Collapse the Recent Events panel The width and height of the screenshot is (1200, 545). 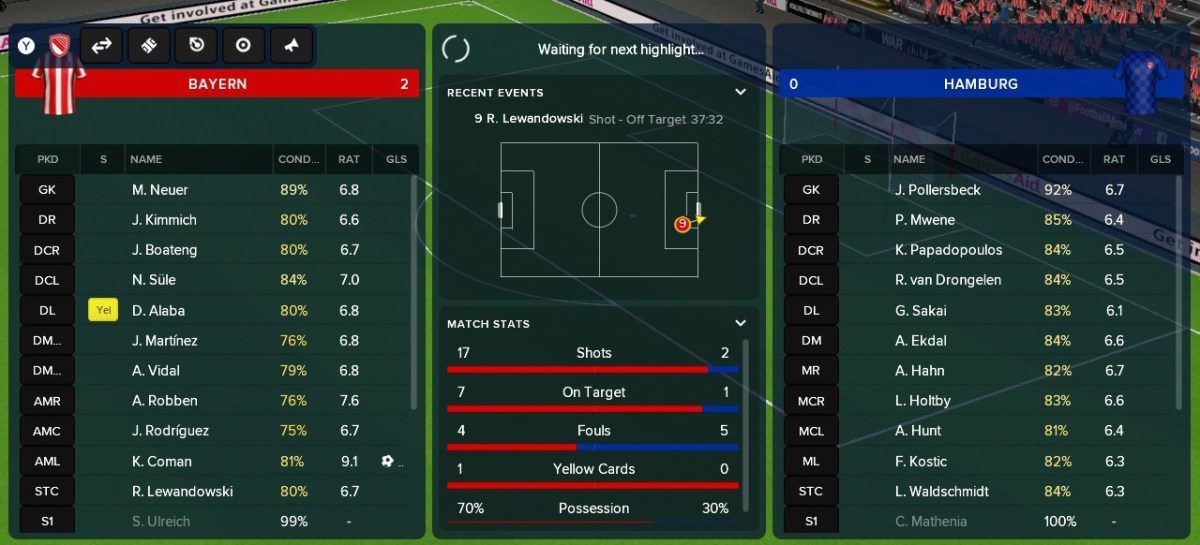point(740,92)
